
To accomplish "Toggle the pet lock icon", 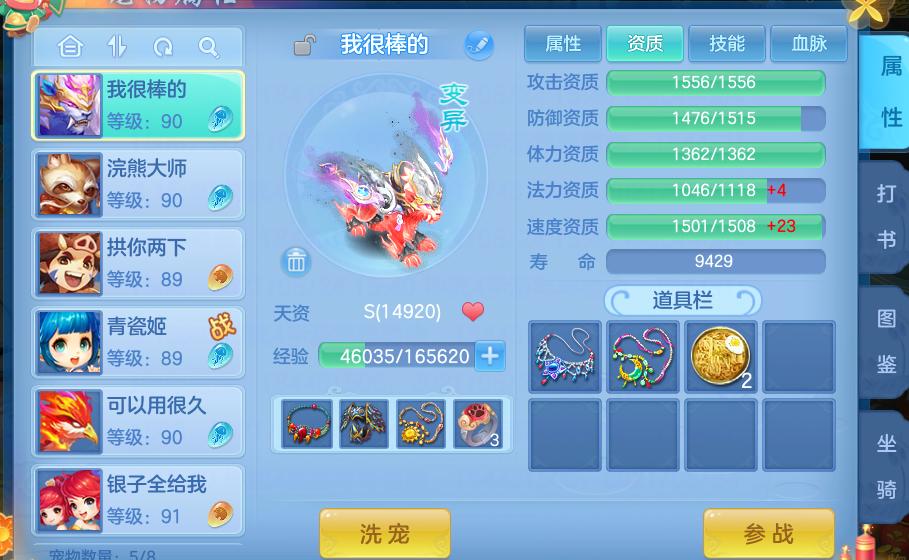I will 305,45.
